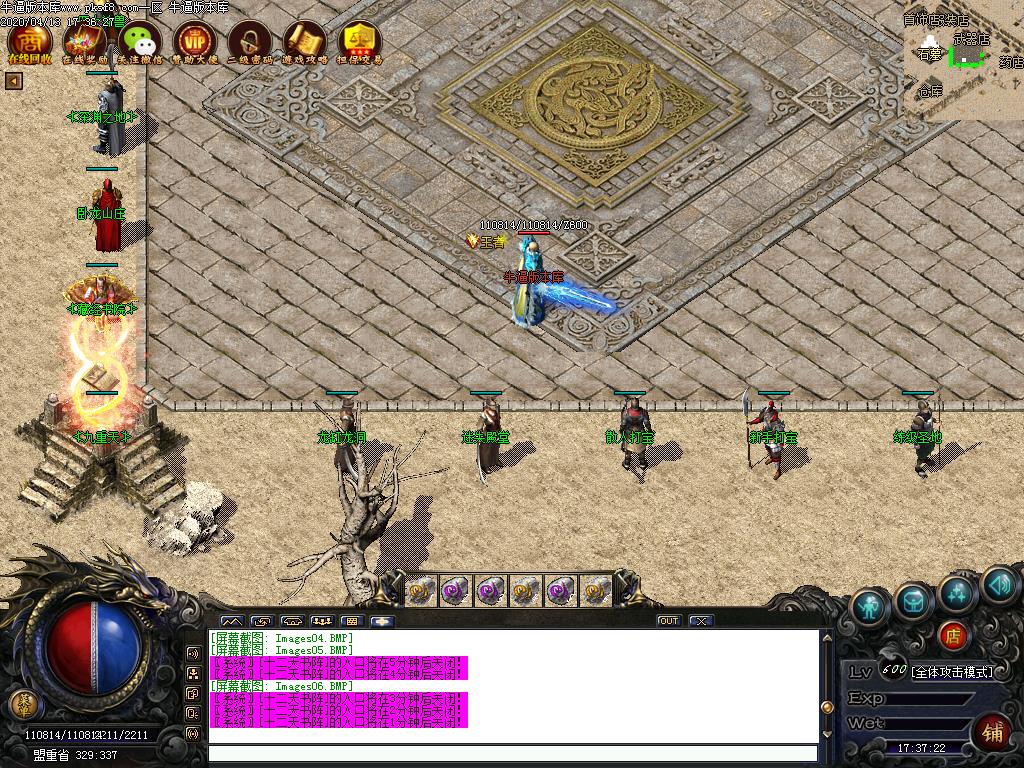This screenshot has width=1024, height=768.
Task: Click the OUT button above the chat
Action: [669, 621]
